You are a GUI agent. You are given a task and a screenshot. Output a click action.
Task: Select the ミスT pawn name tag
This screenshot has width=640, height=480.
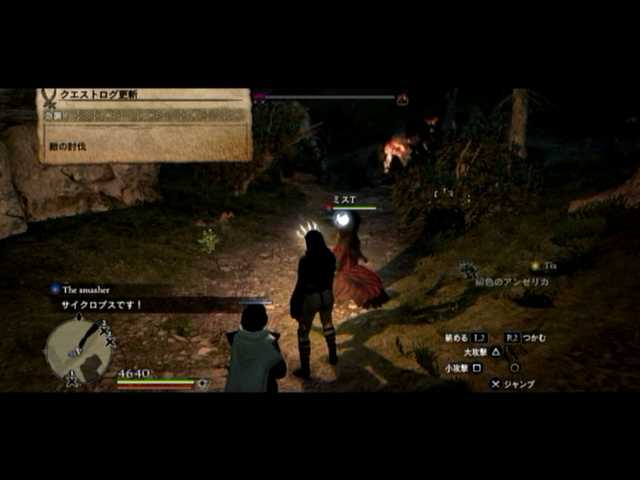click(x=345, y=200)
